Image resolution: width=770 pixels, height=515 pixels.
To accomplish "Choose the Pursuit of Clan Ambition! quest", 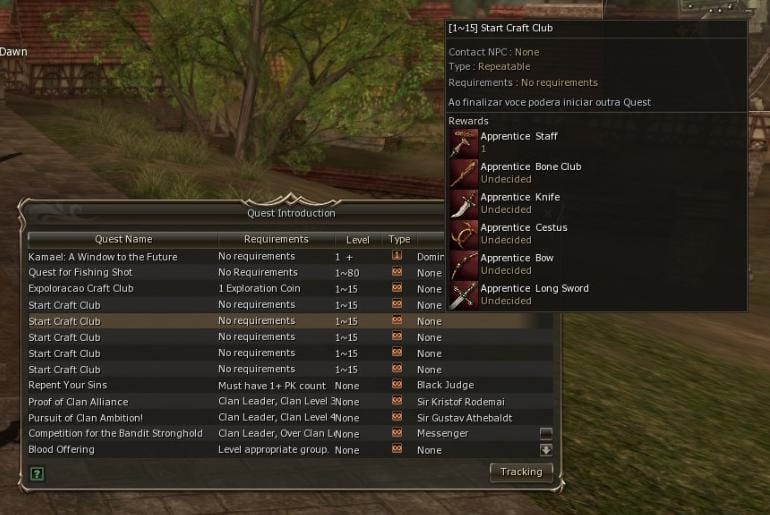I will point(86,417).
